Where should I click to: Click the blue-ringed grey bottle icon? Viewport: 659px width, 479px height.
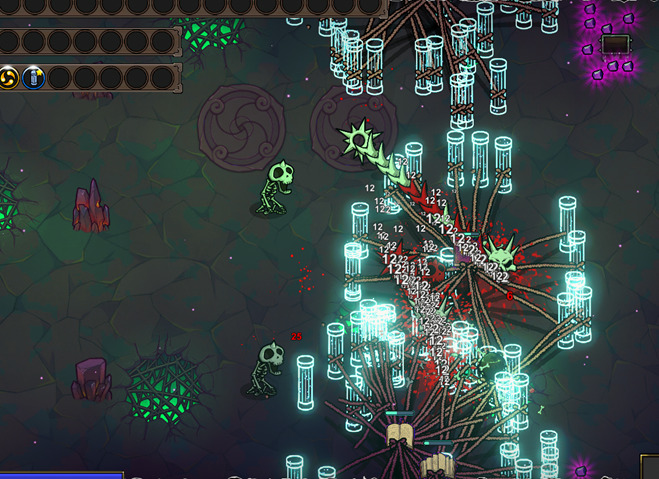[33, 78]
